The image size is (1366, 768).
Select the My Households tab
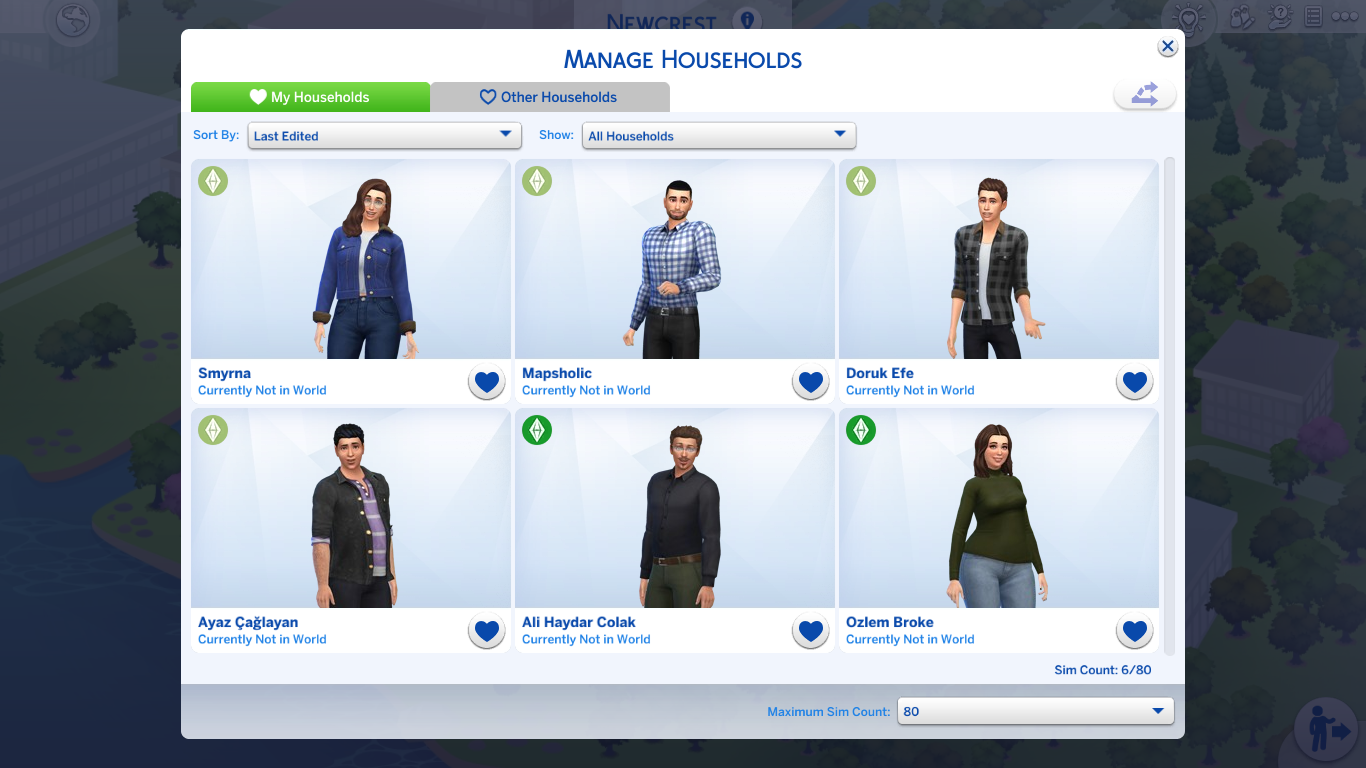(x=310, y=96)
